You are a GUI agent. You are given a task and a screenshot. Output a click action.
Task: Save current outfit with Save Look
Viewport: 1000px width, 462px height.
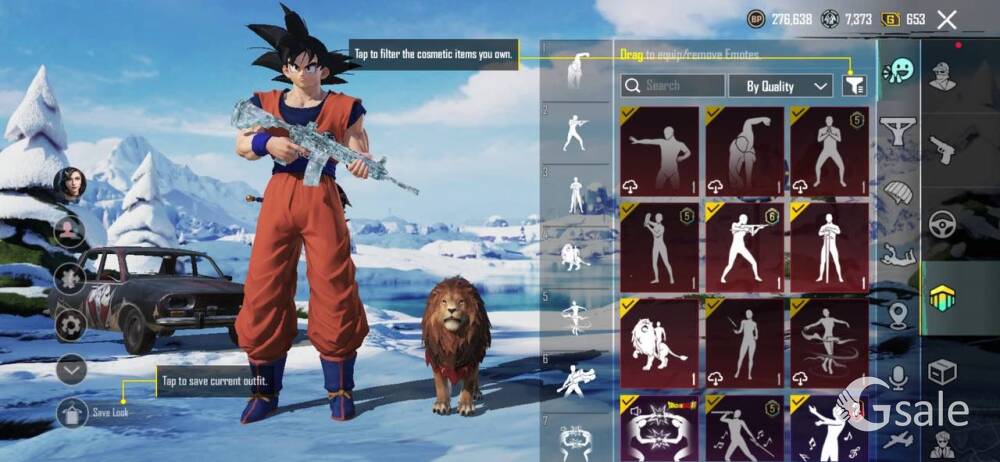(x=72, y=412)
